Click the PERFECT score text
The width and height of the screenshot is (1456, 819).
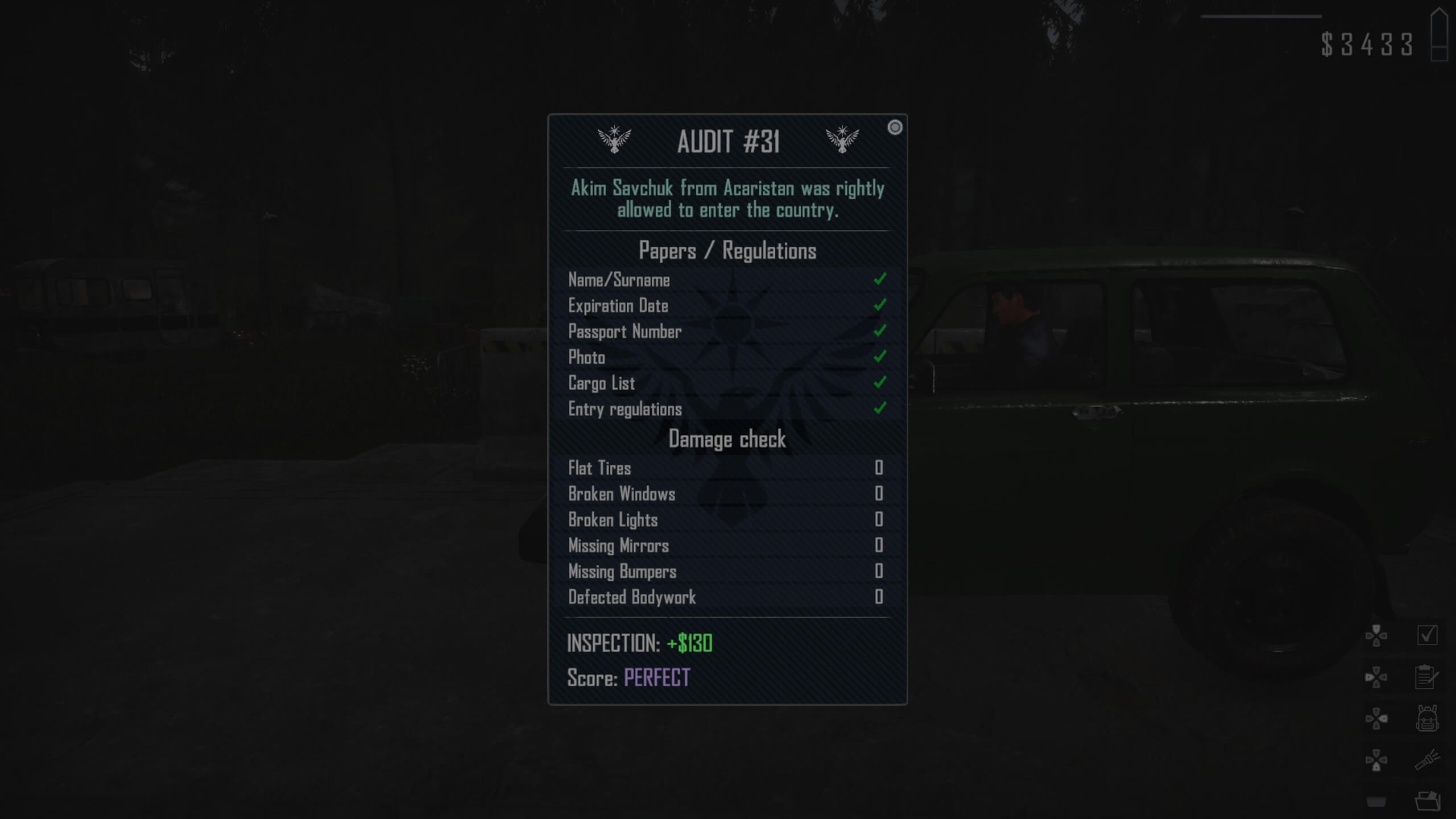[657, 679]
